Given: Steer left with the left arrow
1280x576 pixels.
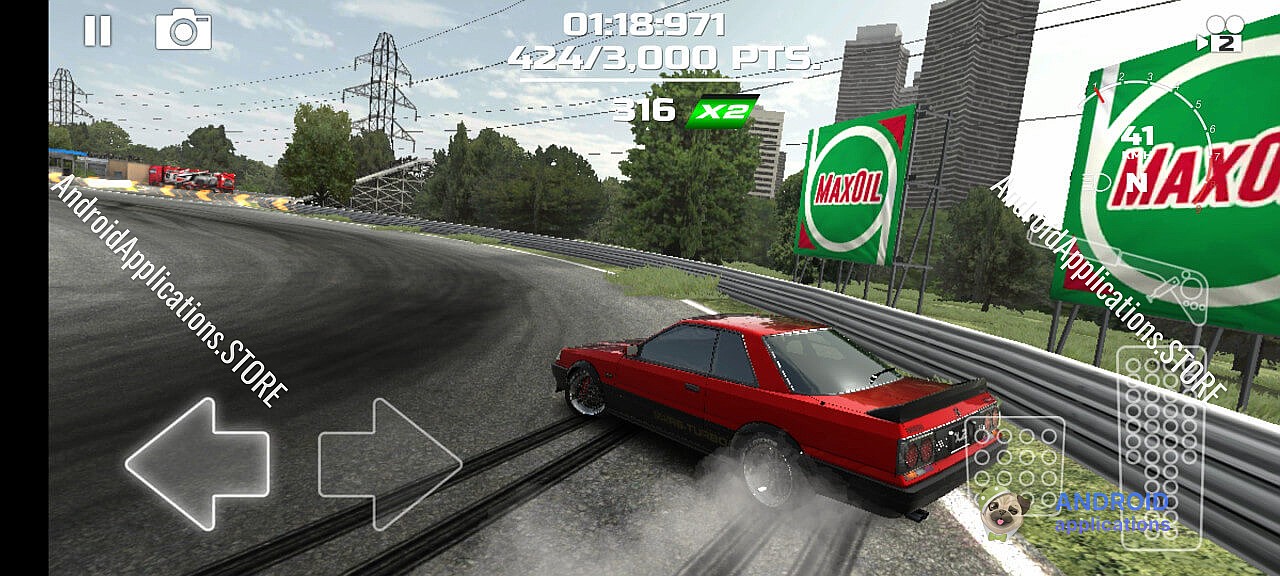Looking at the screenshot, I should [x=198, y=463].
